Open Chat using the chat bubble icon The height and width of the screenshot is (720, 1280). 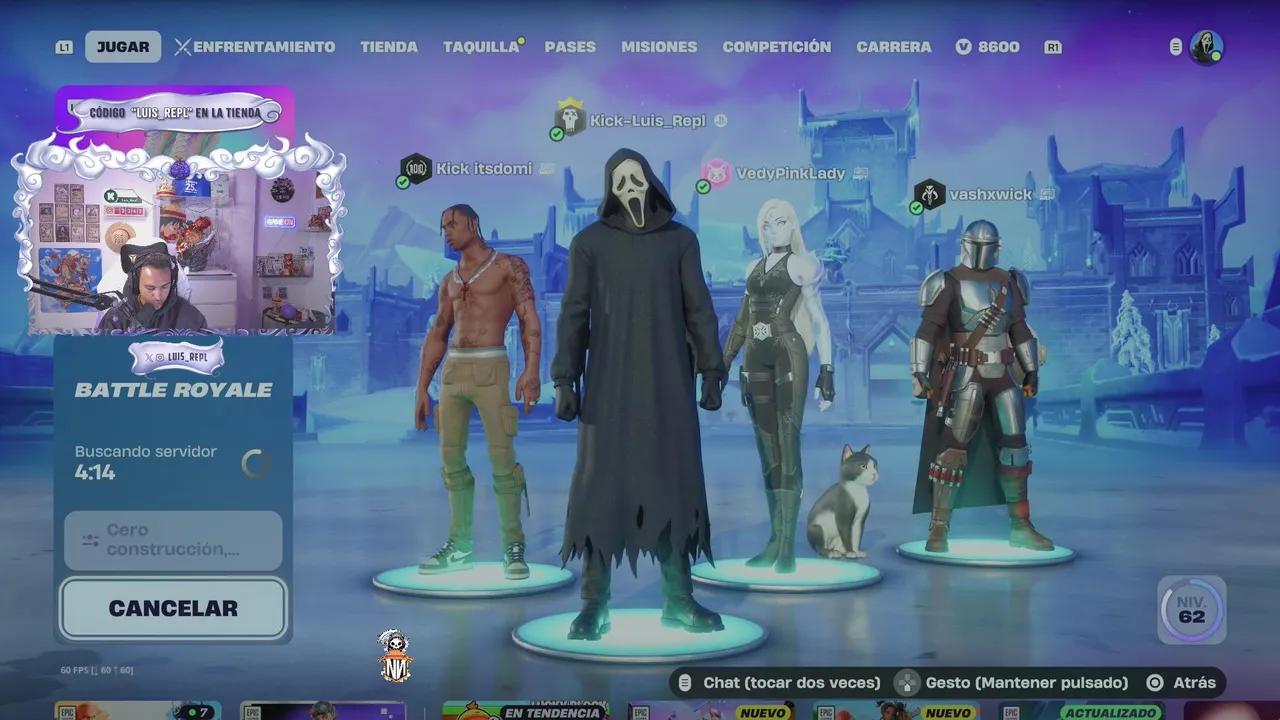coord(687,682)
